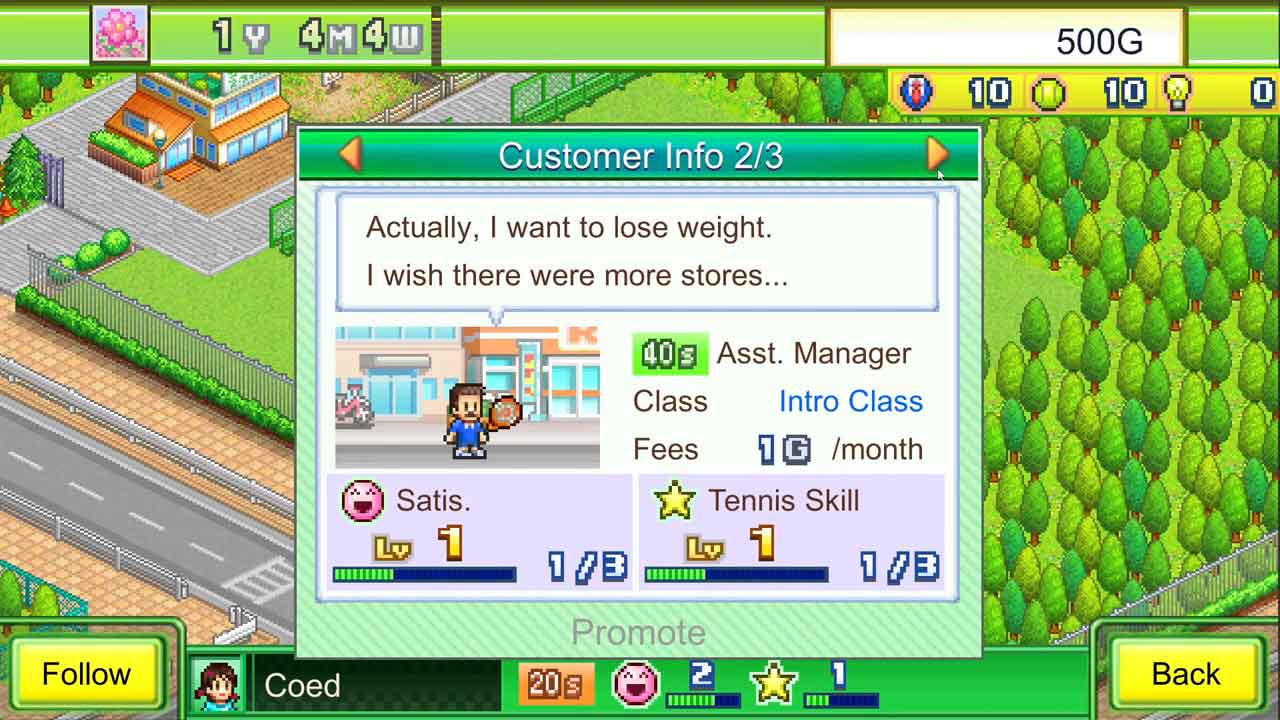Screen dimensions: 1280x720
Task: Select the Satis. level panel
Action: (479, 534)
